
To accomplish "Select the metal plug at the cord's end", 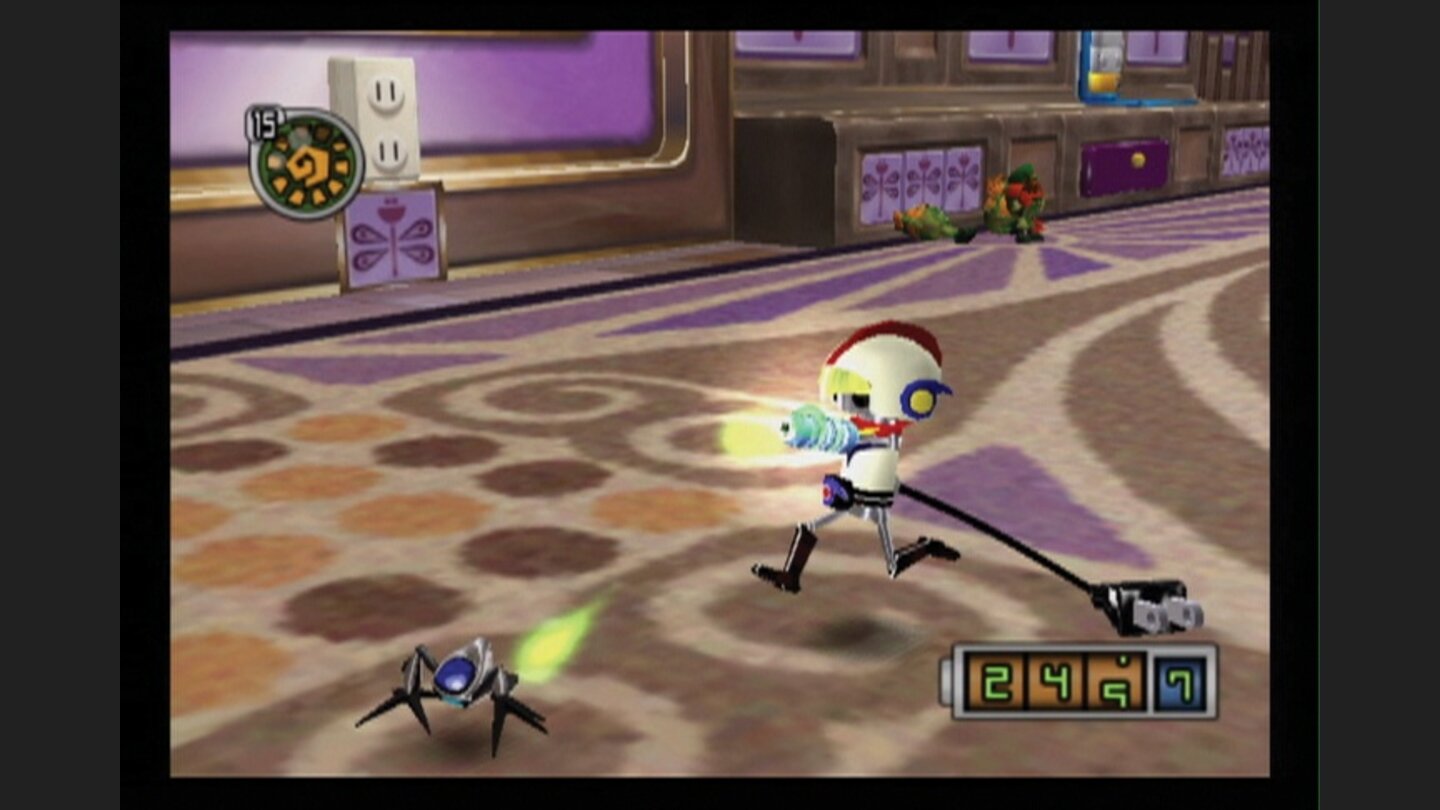I will (1150, 608).
